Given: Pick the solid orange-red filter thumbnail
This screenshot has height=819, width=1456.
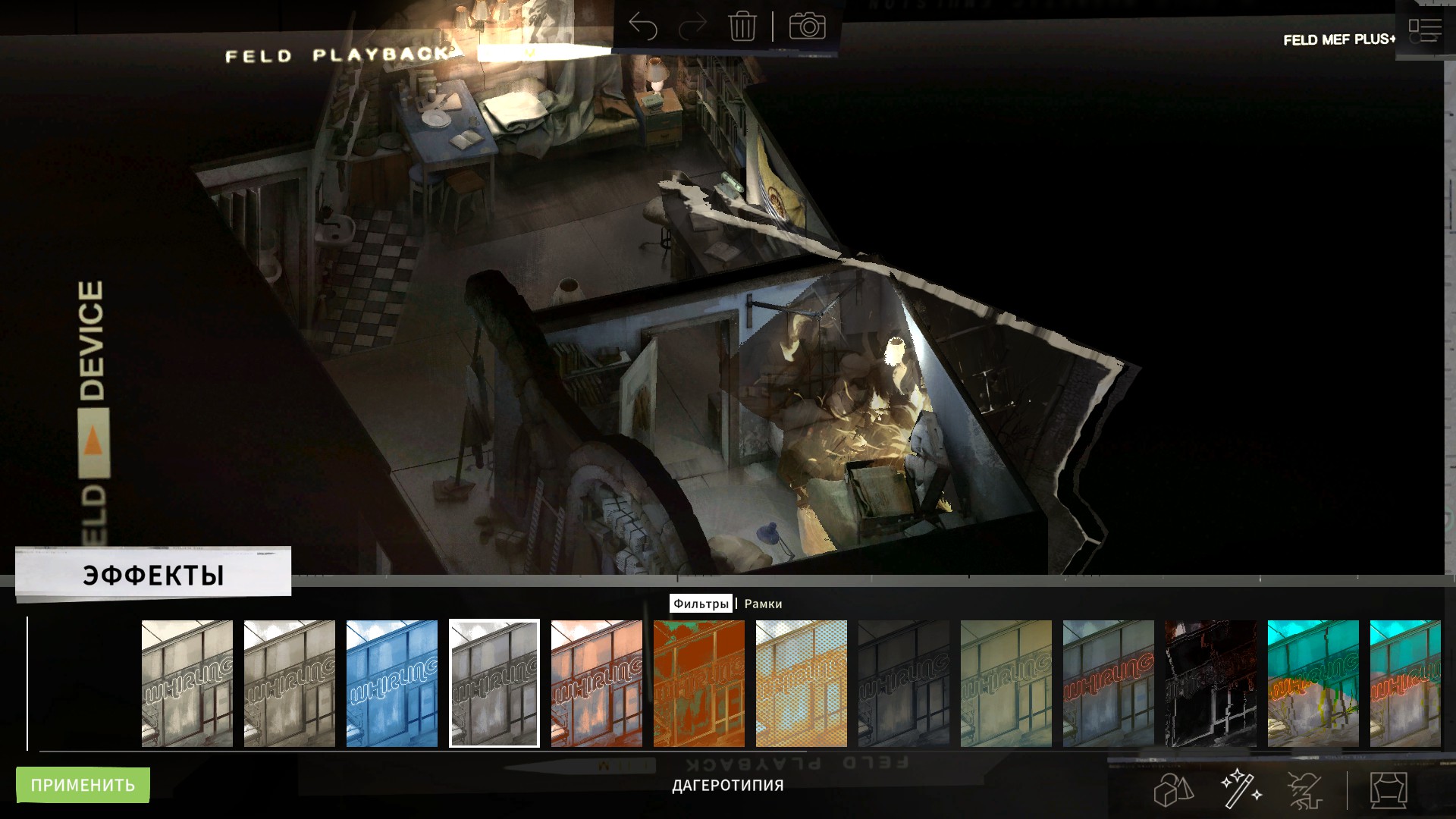Looking at the screenshot, I should tap(699, 683).
